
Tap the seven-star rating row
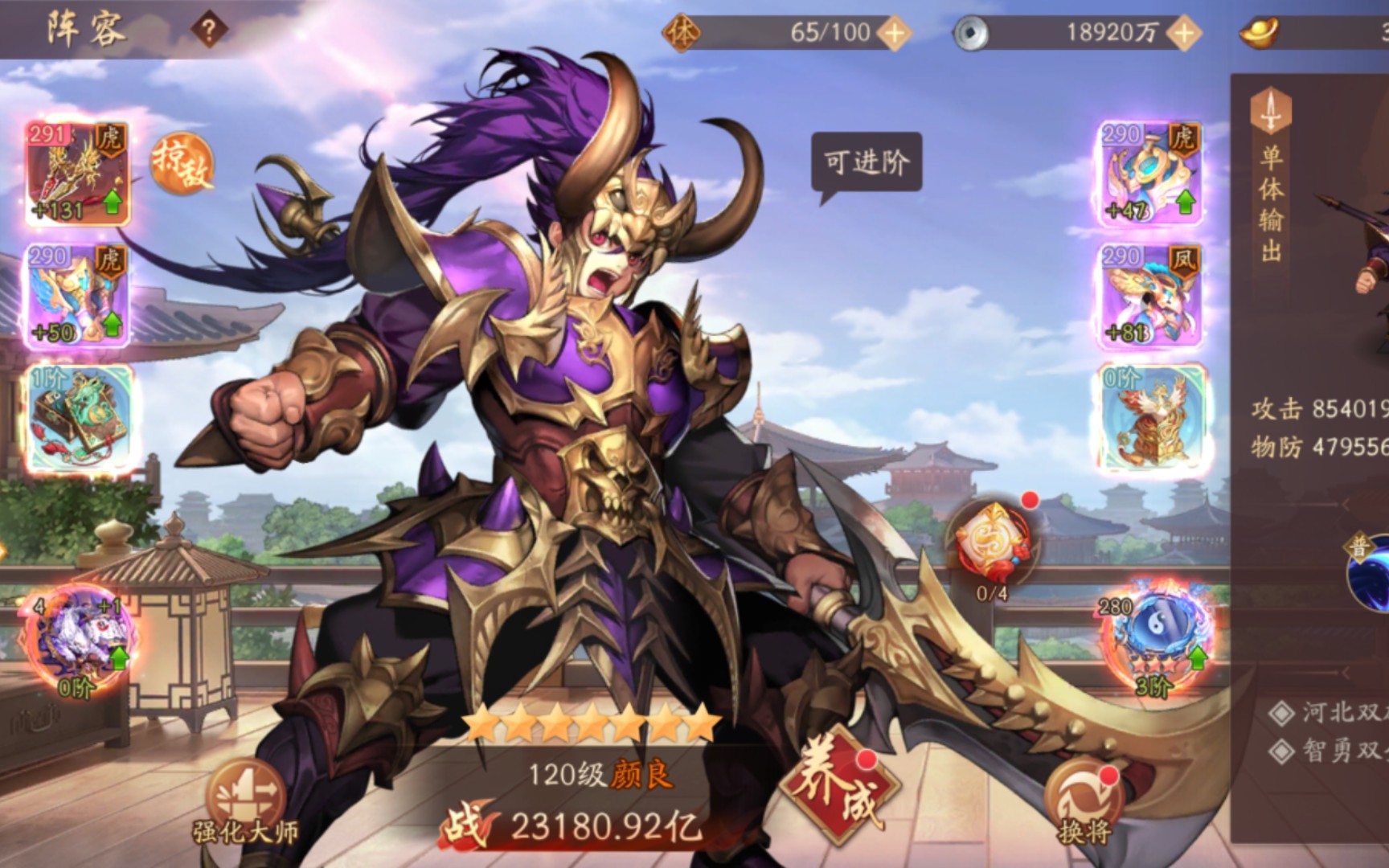coord(591,722)
